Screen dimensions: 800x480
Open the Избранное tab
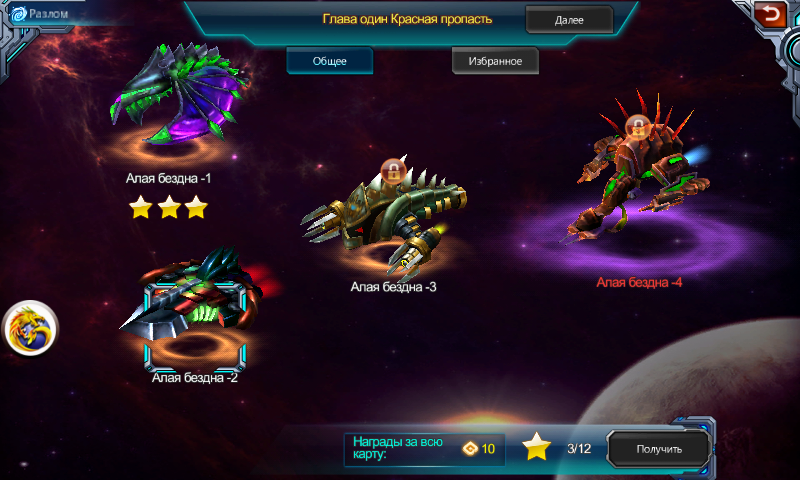point(494,61)
